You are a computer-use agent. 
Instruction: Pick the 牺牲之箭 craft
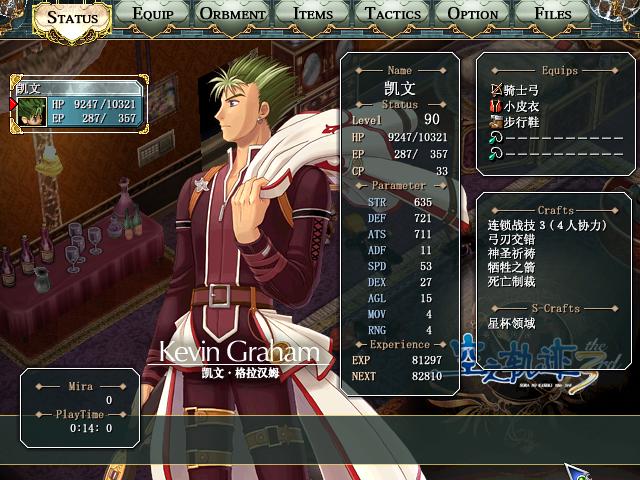[512, 271]
